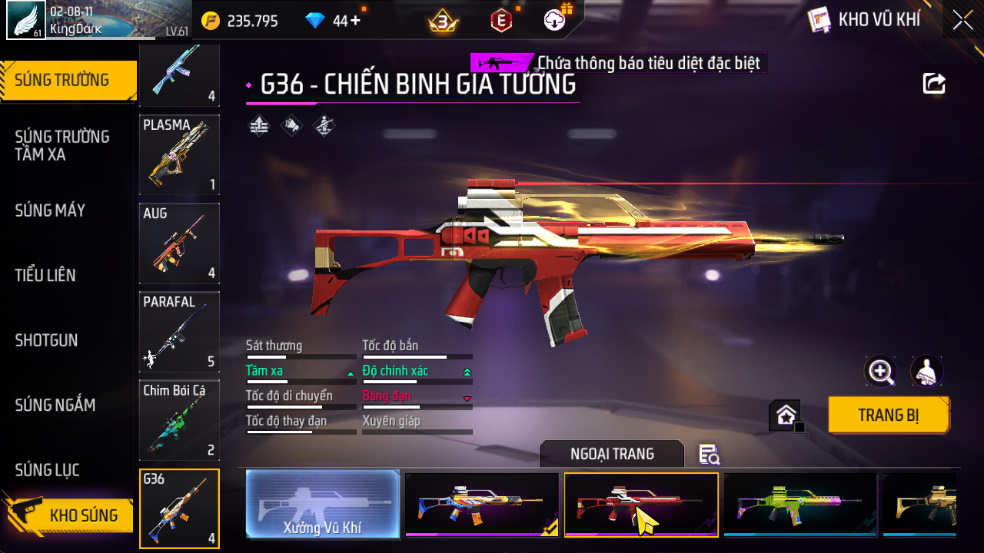The height and width of the screenshot is (553, 984).
Task: Switch to SÚNG NGẮM category
Action: click(x=55, y=405)
